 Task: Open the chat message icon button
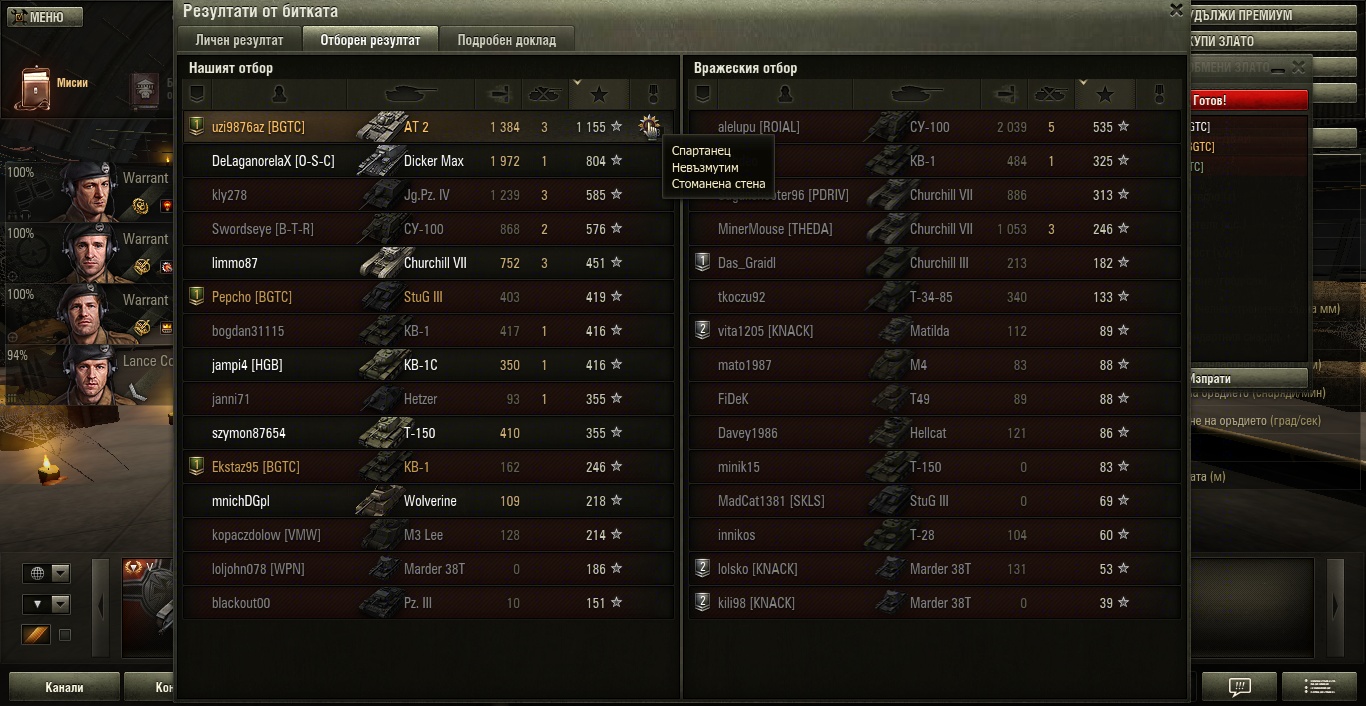[1239, 687]
